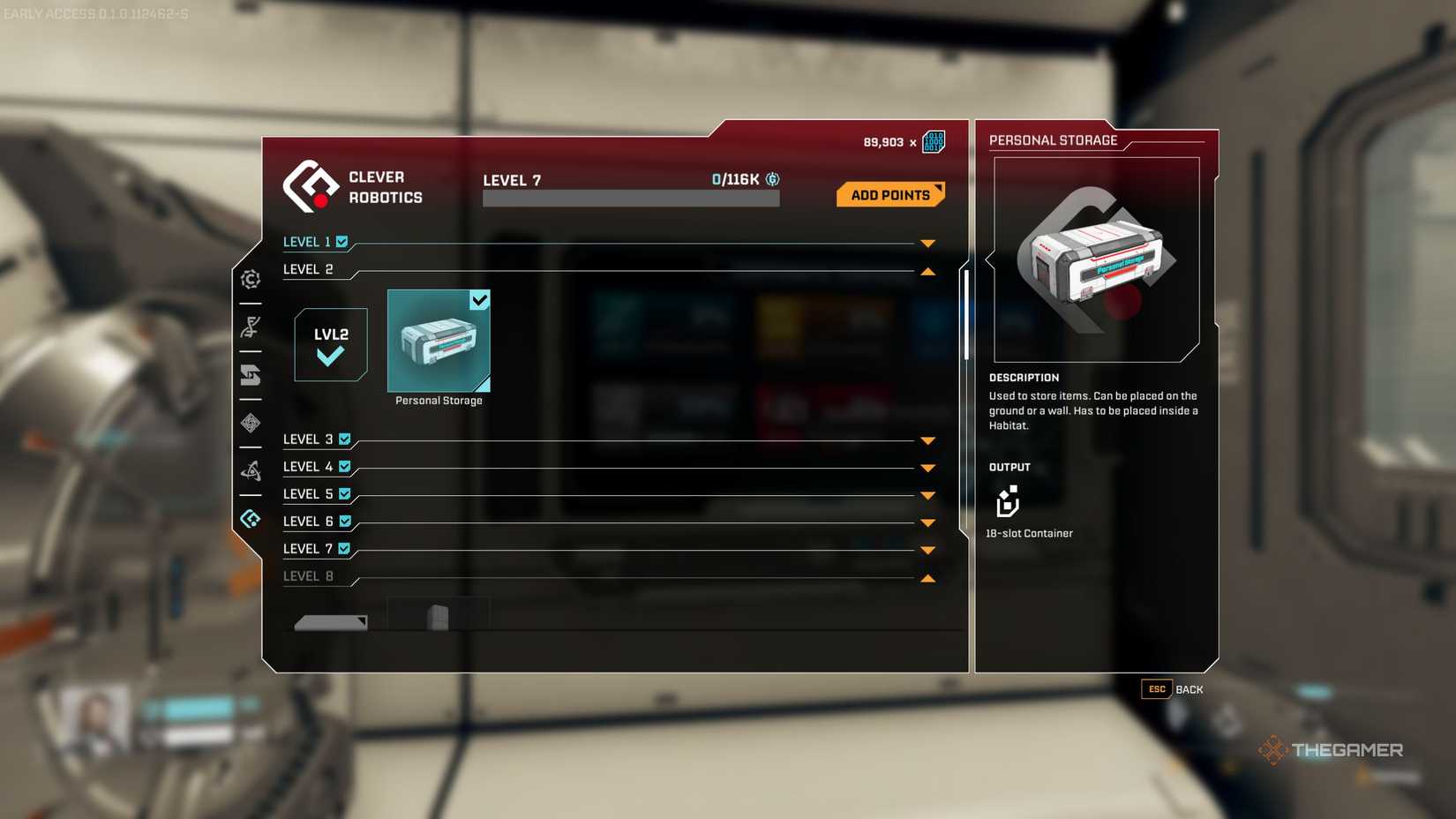The width and height of the screenshot is (1456, 819).
Task: Toggle the Level 3 checkbox
Action: tap(343, 439)
